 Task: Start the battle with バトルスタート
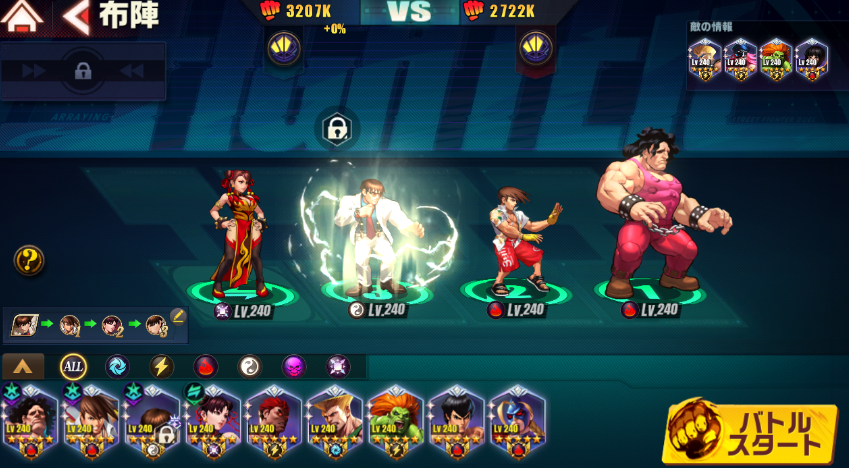click(x=751, y=430)
